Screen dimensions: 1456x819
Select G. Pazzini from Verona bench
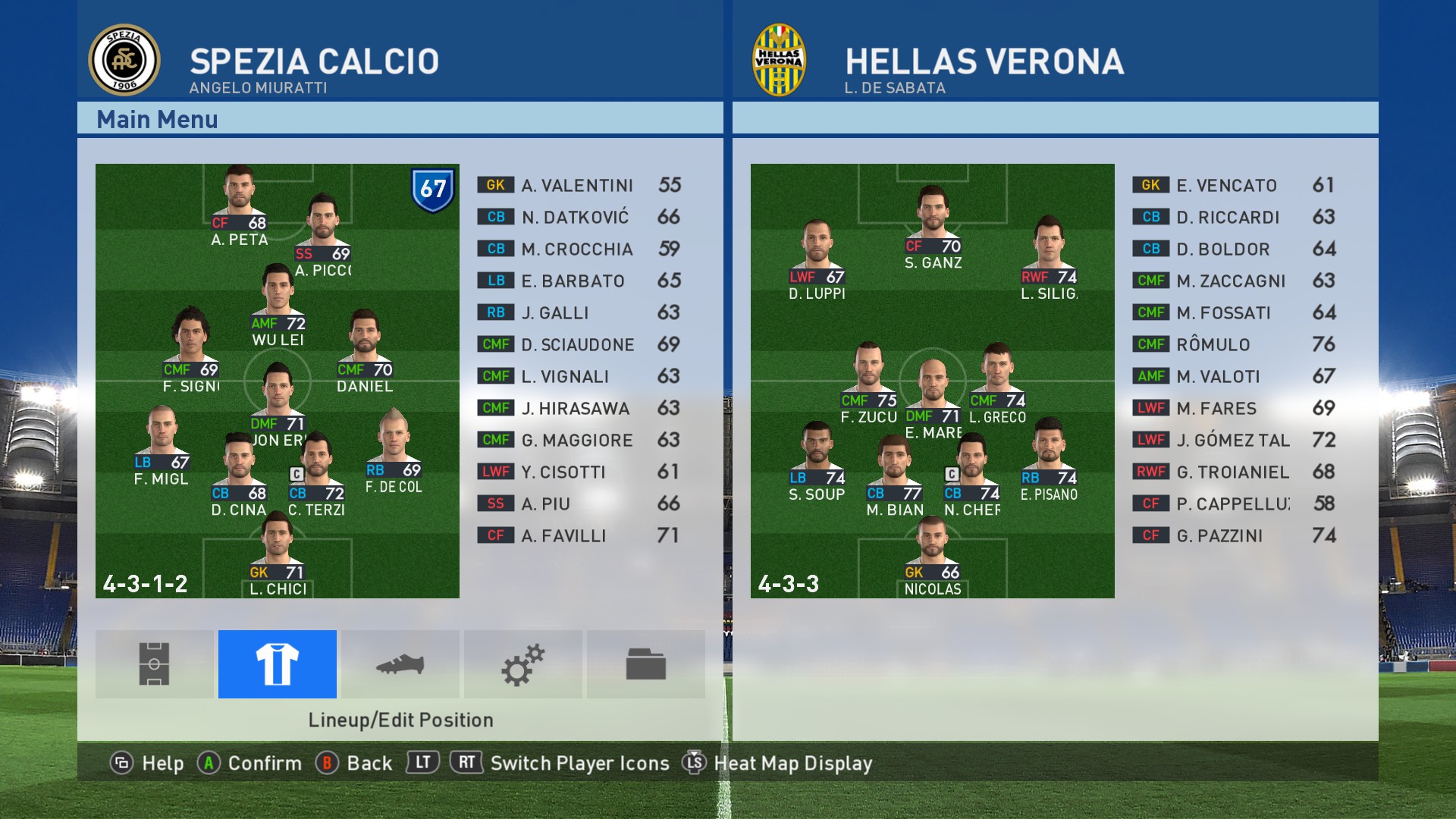tap(1233, 536)
